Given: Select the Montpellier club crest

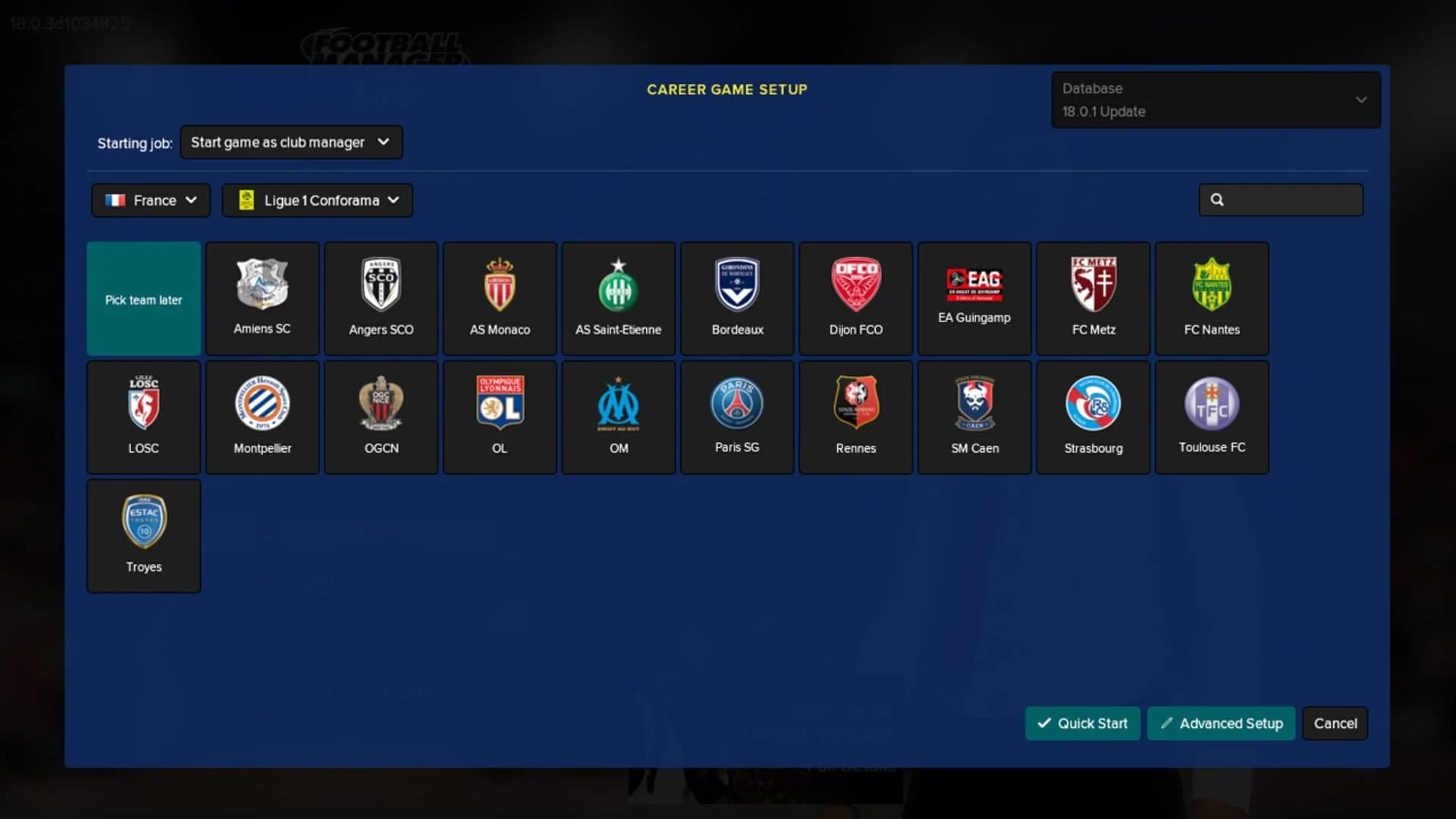Looking at the screenshot, I should click(262, 416).
